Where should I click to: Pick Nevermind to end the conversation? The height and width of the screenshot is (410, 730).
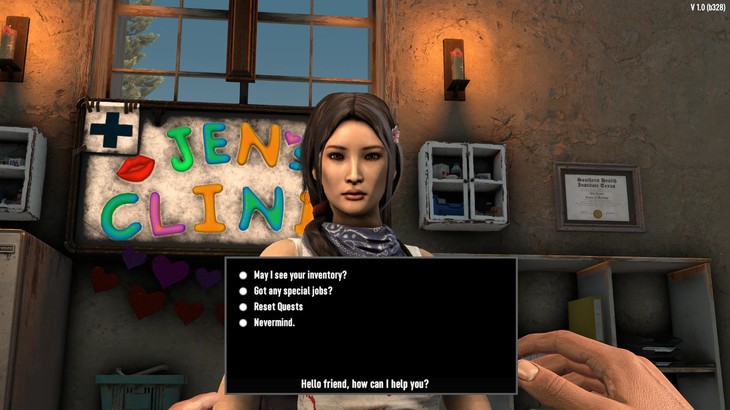pos(274,323)
